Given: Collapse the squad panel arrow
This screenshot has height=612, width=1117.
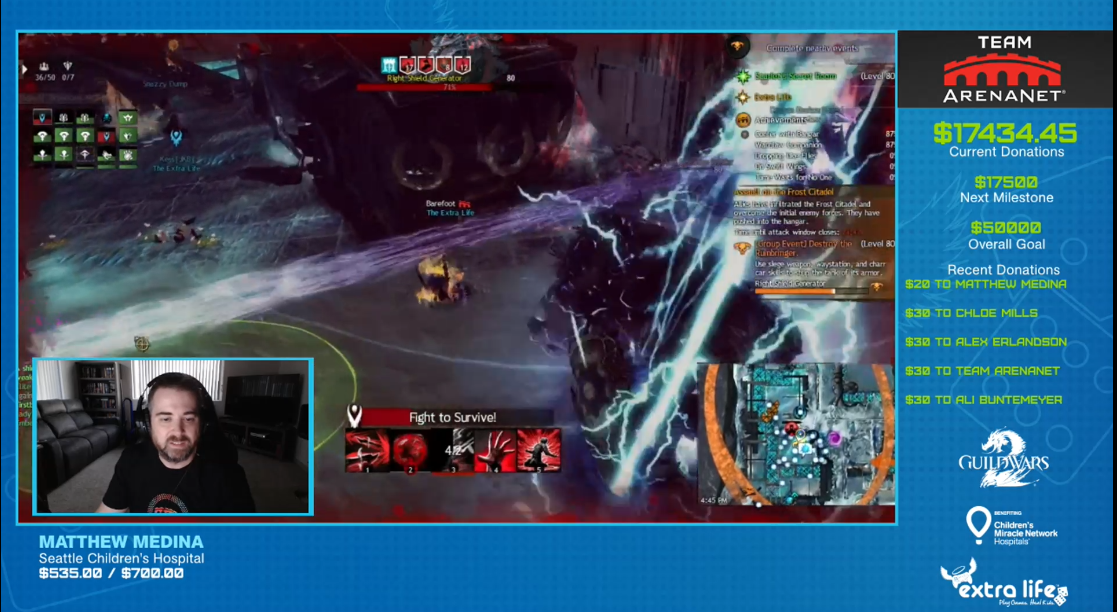Looking at the screenshot, I should (x=25, y=69).
